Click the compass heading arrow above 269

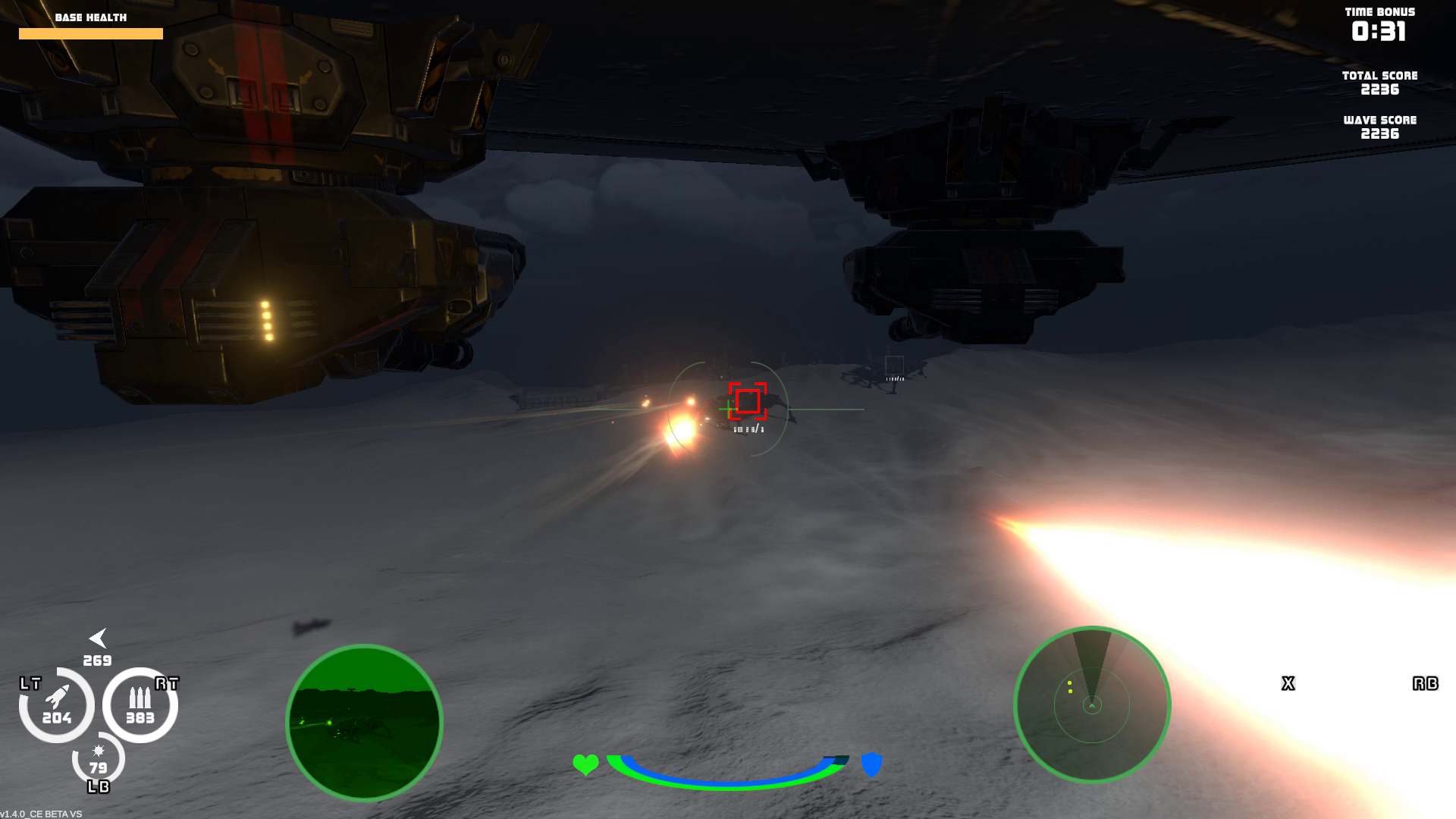point(99,637)
